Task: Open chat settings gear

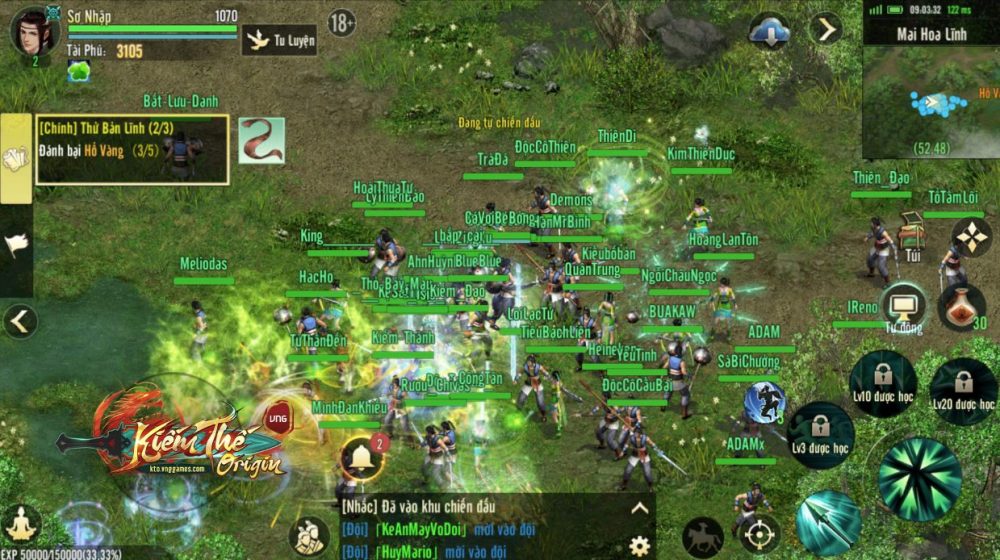Action: coord(639,545)
